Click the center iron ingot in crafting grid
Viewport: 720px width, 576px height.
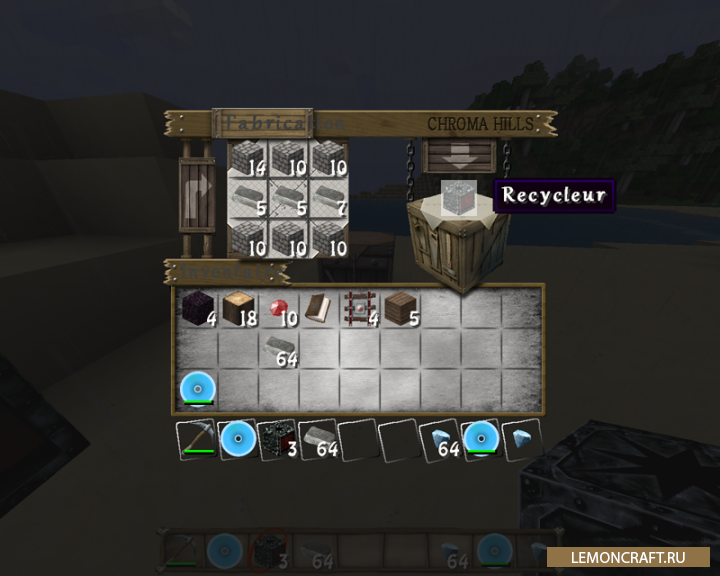pos(288,199)
